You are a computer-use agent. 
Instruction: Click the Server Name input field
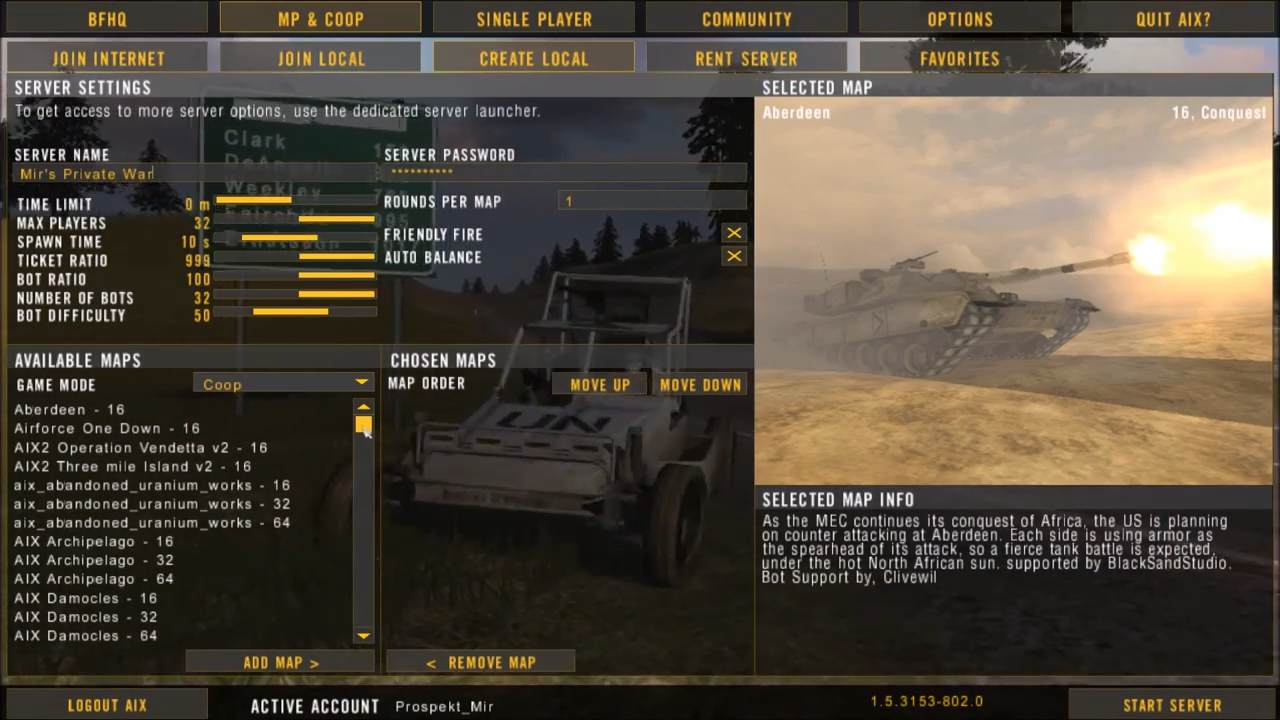coord(195,174)
